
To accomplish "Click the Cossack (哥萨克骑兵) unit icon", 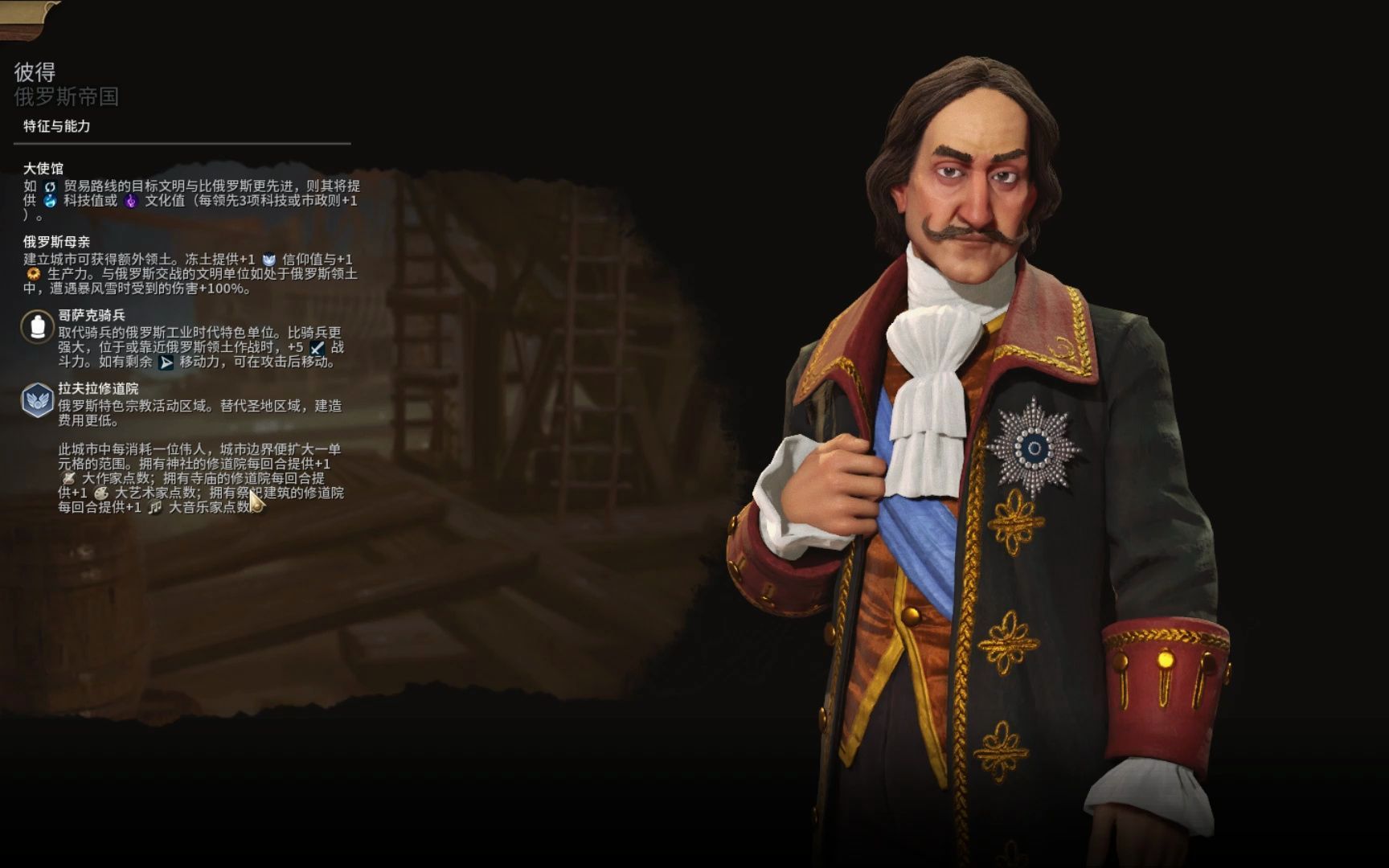I will point(37,327).
